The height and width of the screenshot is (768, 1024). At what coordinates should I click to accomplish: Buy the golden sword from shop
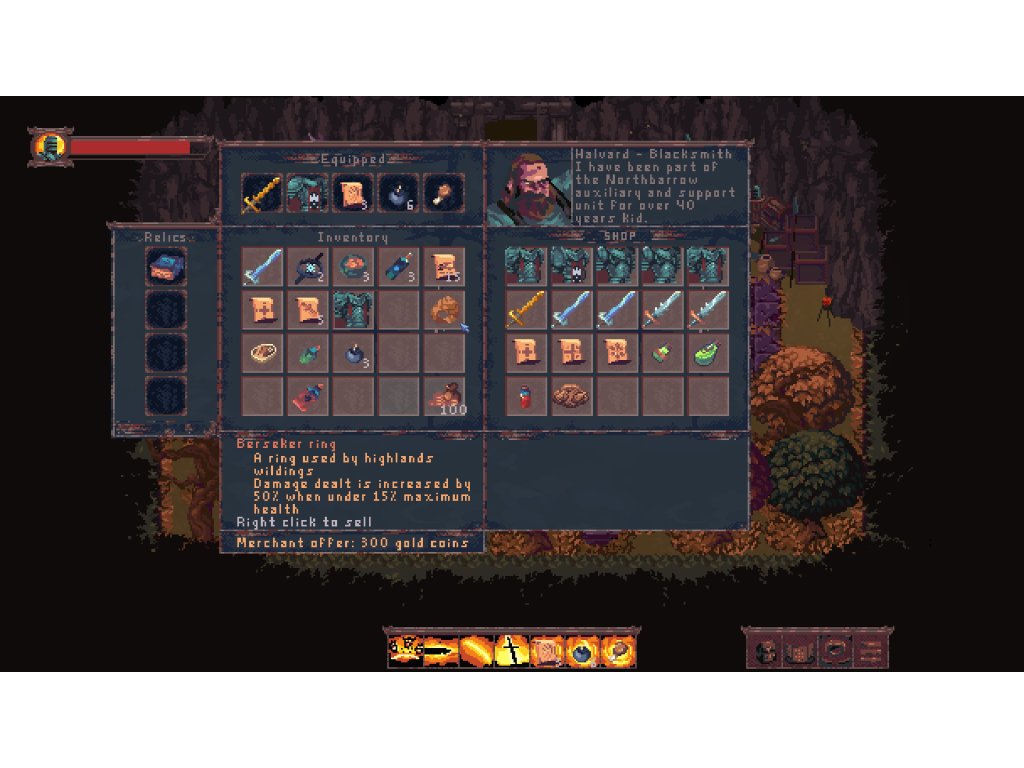526,310
